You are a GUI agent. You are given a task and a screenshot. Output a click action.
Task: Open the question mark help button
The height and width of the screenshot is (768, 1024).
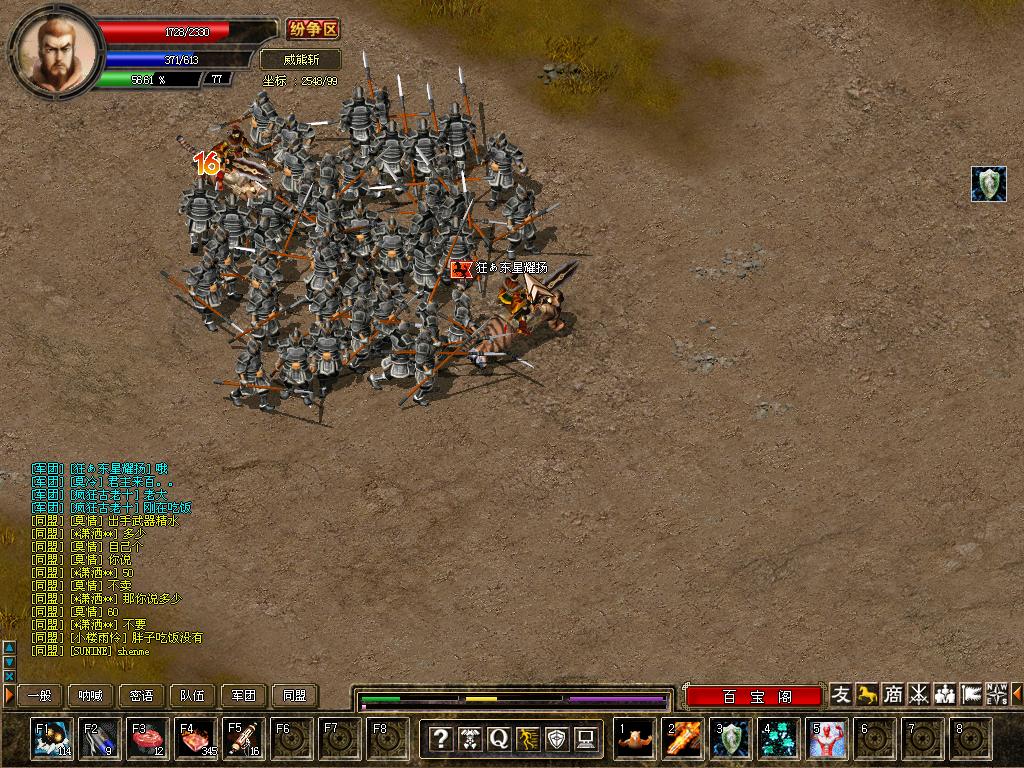(x=440, y=739)
